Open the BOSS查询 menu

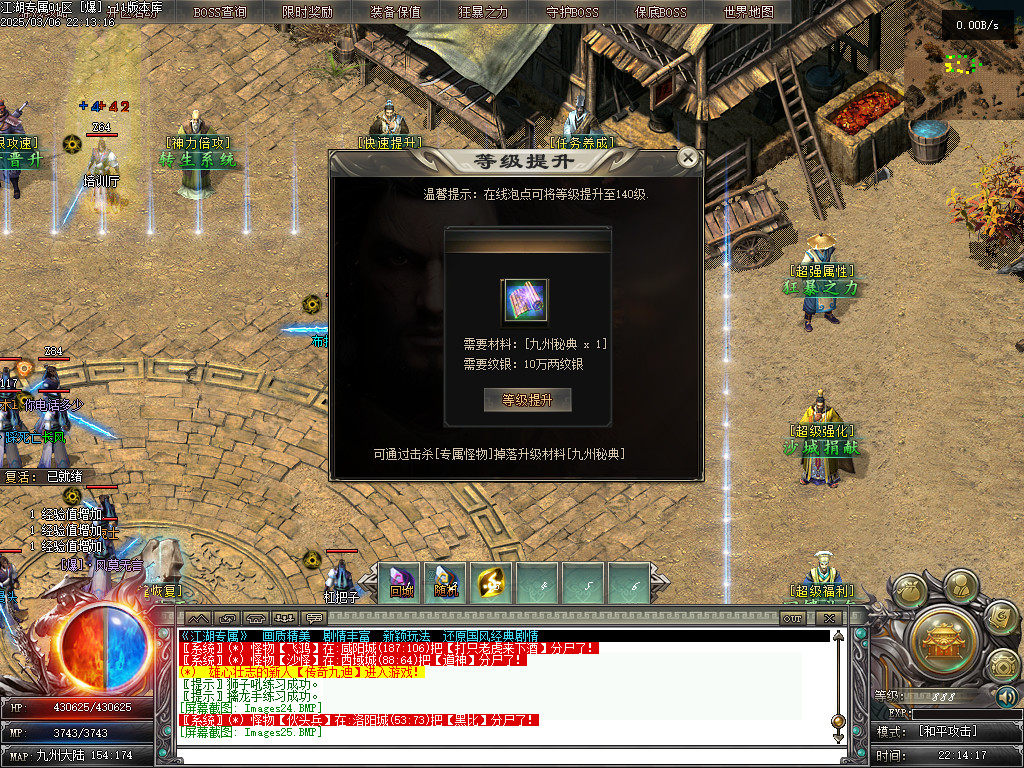pyautogui.click(x=220, y=13)
